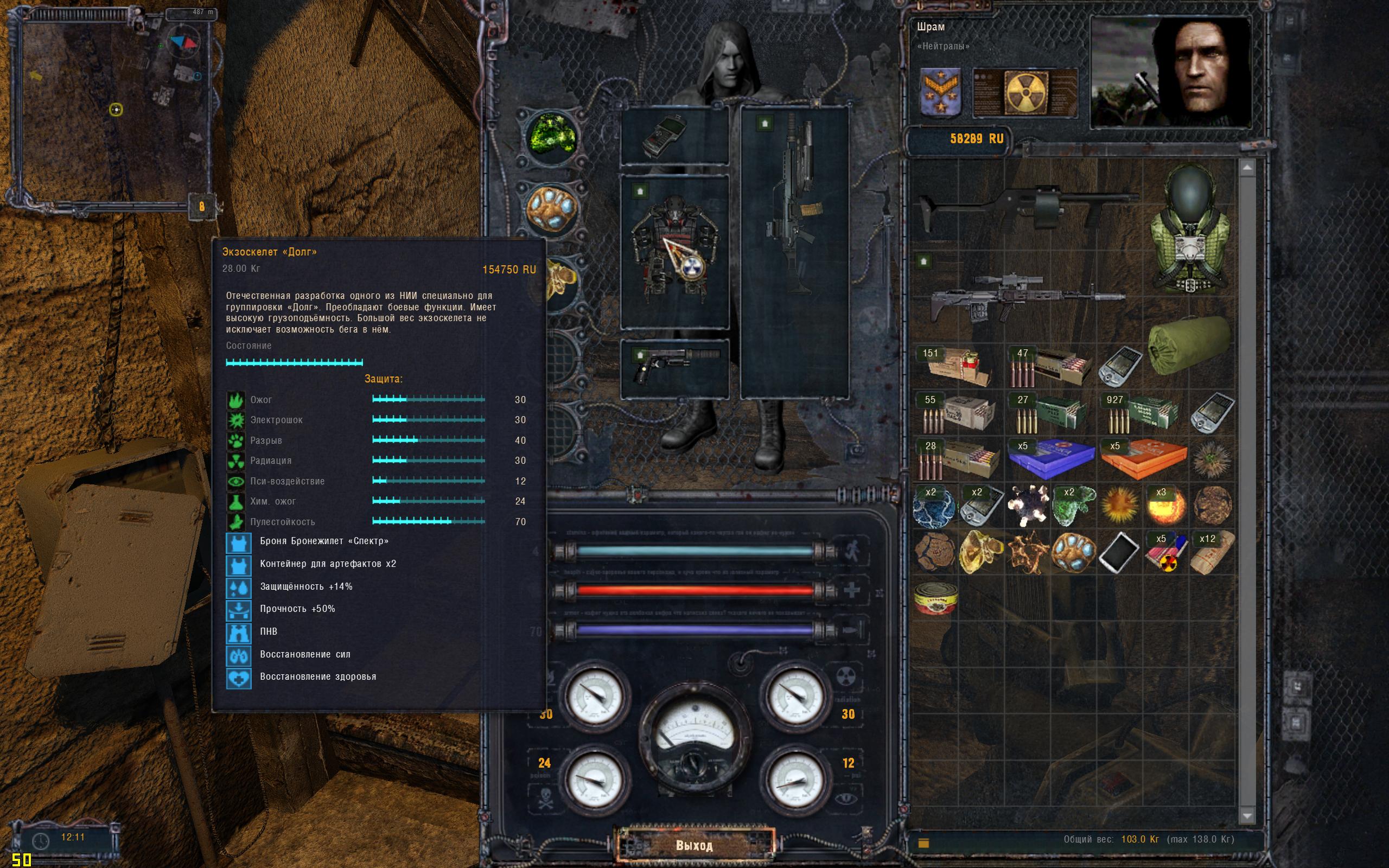Image resolution: width=1389 pixels, height=868 pixels.
Task: Pick the green sleeping bag roll
Action: (x=1189, y=346)
